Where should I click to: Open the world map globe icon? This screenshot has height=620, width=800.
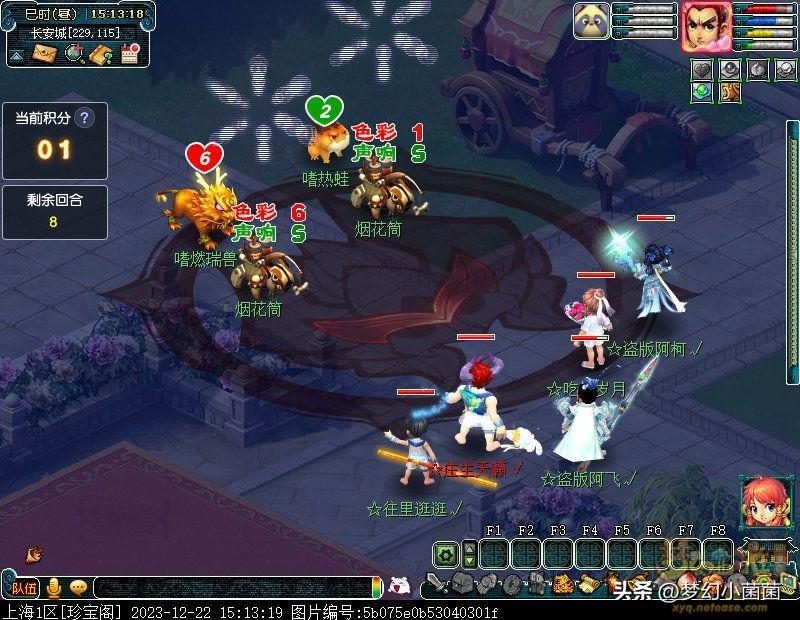tap(73, 54)
